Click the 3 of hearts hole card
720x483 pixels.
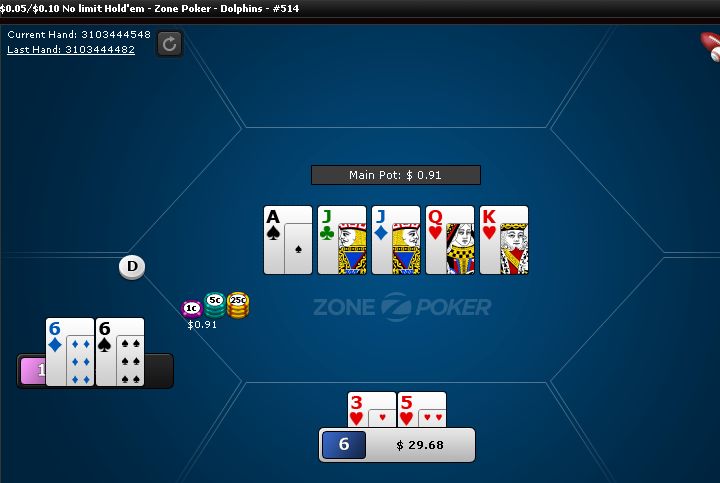tap(371, 409)
